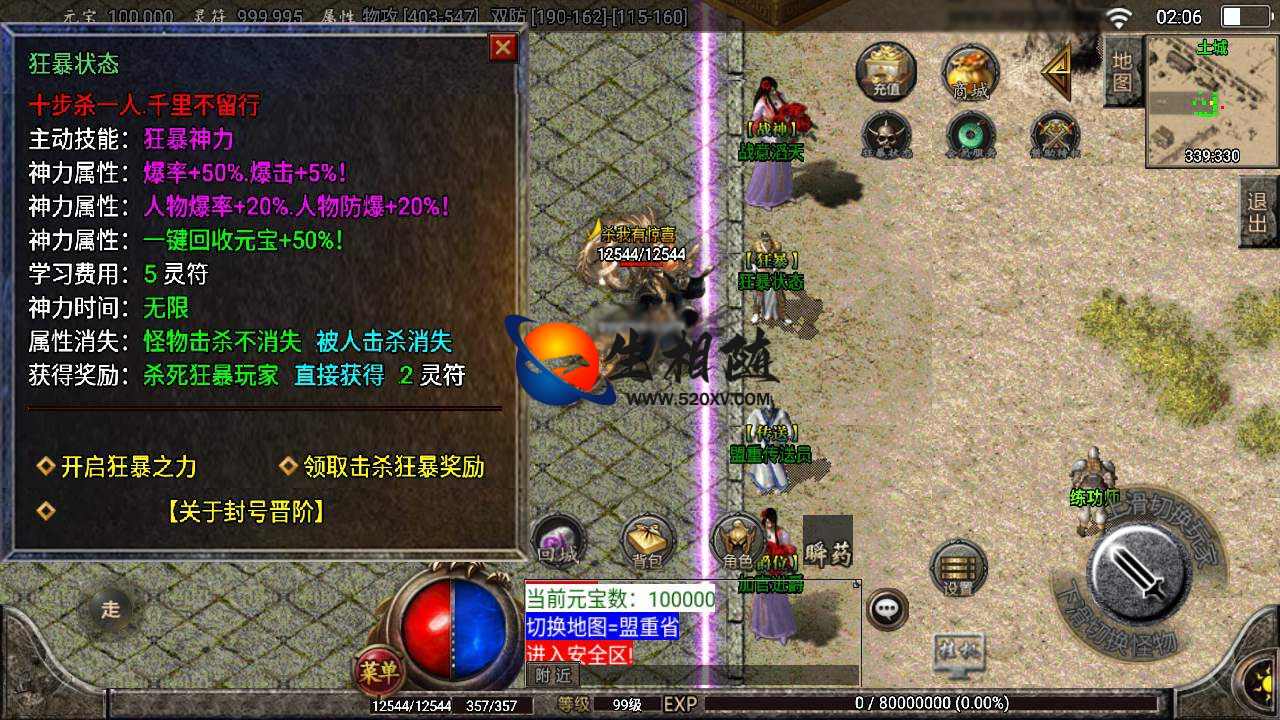Open the chat bubble icon
The image size is (1280, 720).
(885, 610)
